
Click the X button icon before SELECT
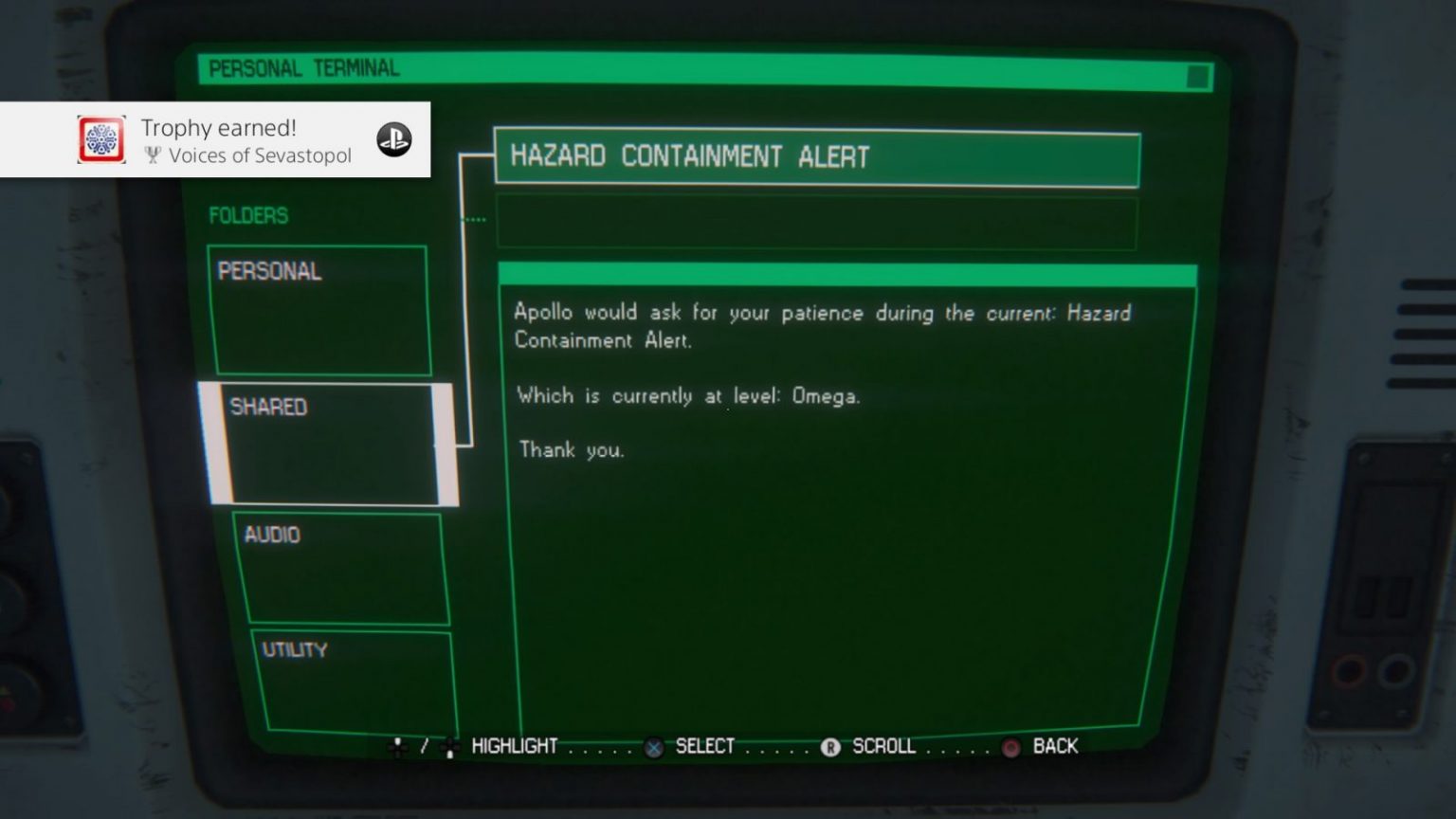(x=652, y=747)
